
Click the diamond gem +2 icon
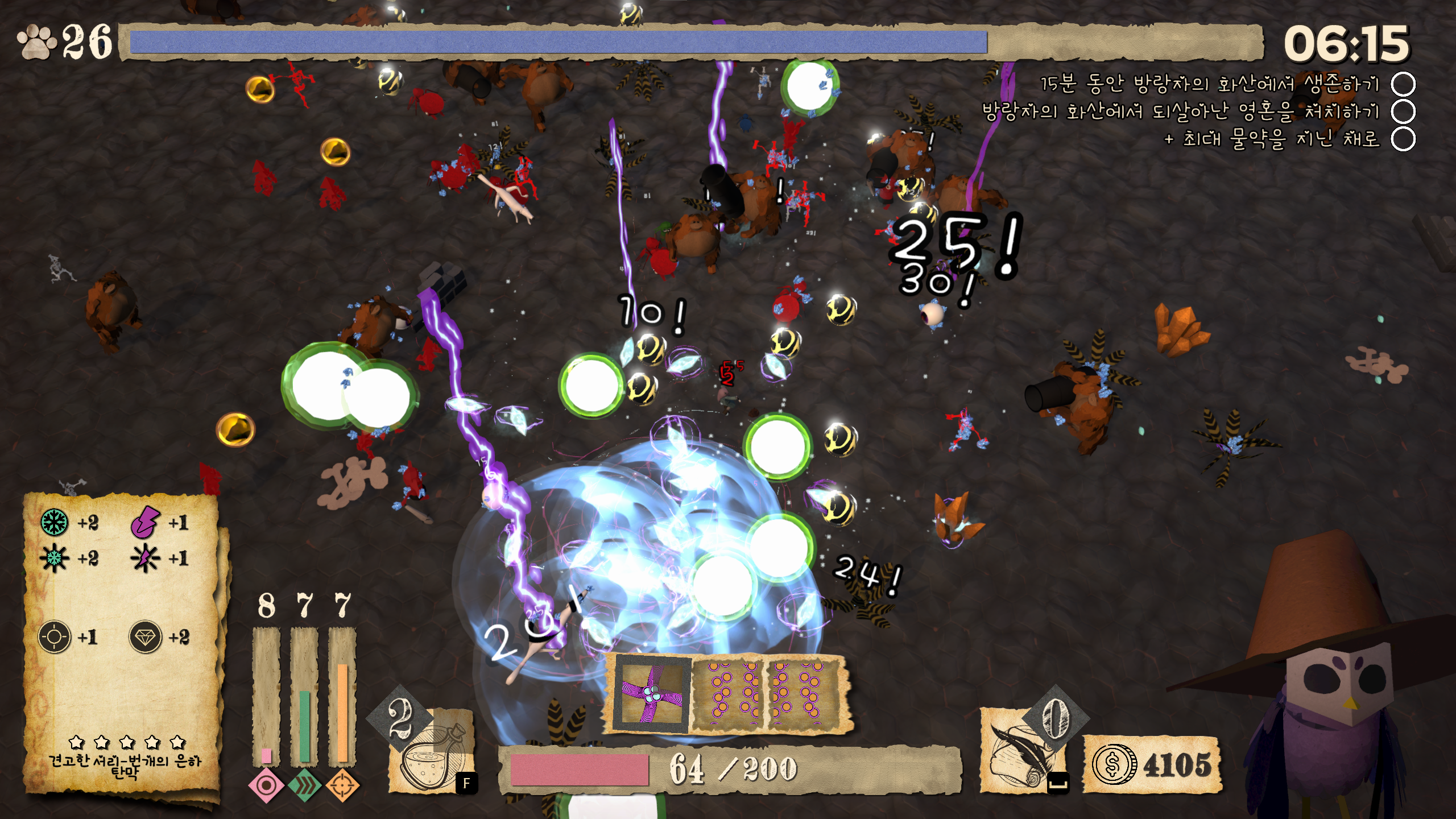pyautogui.click(x=146, y=636)
